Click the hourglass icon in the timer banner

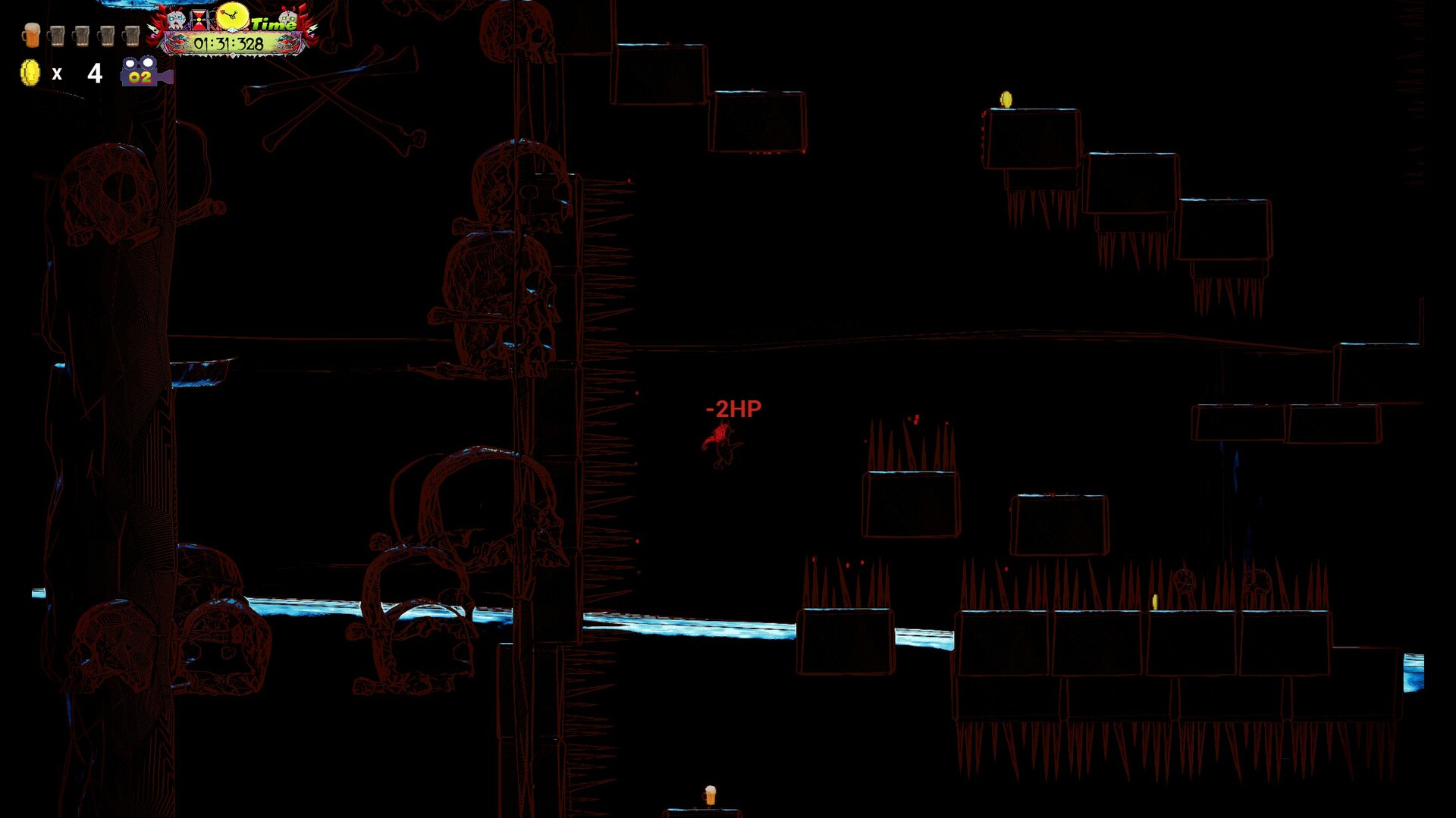click(x=198, y=20)
